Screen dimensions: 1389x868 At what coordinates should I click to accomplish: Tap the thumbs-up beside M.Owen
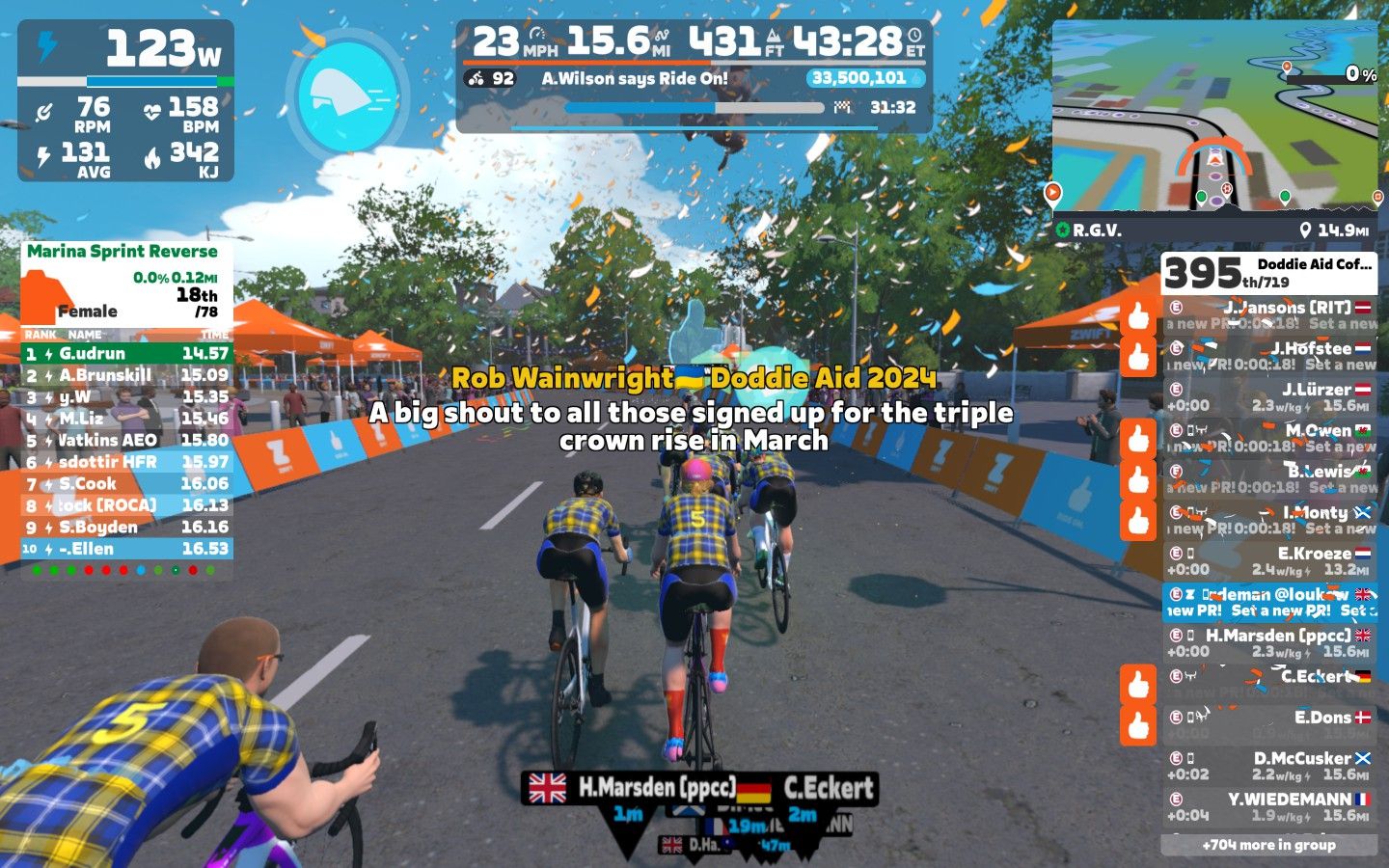pyautogui.click(x=1138, y=438)
